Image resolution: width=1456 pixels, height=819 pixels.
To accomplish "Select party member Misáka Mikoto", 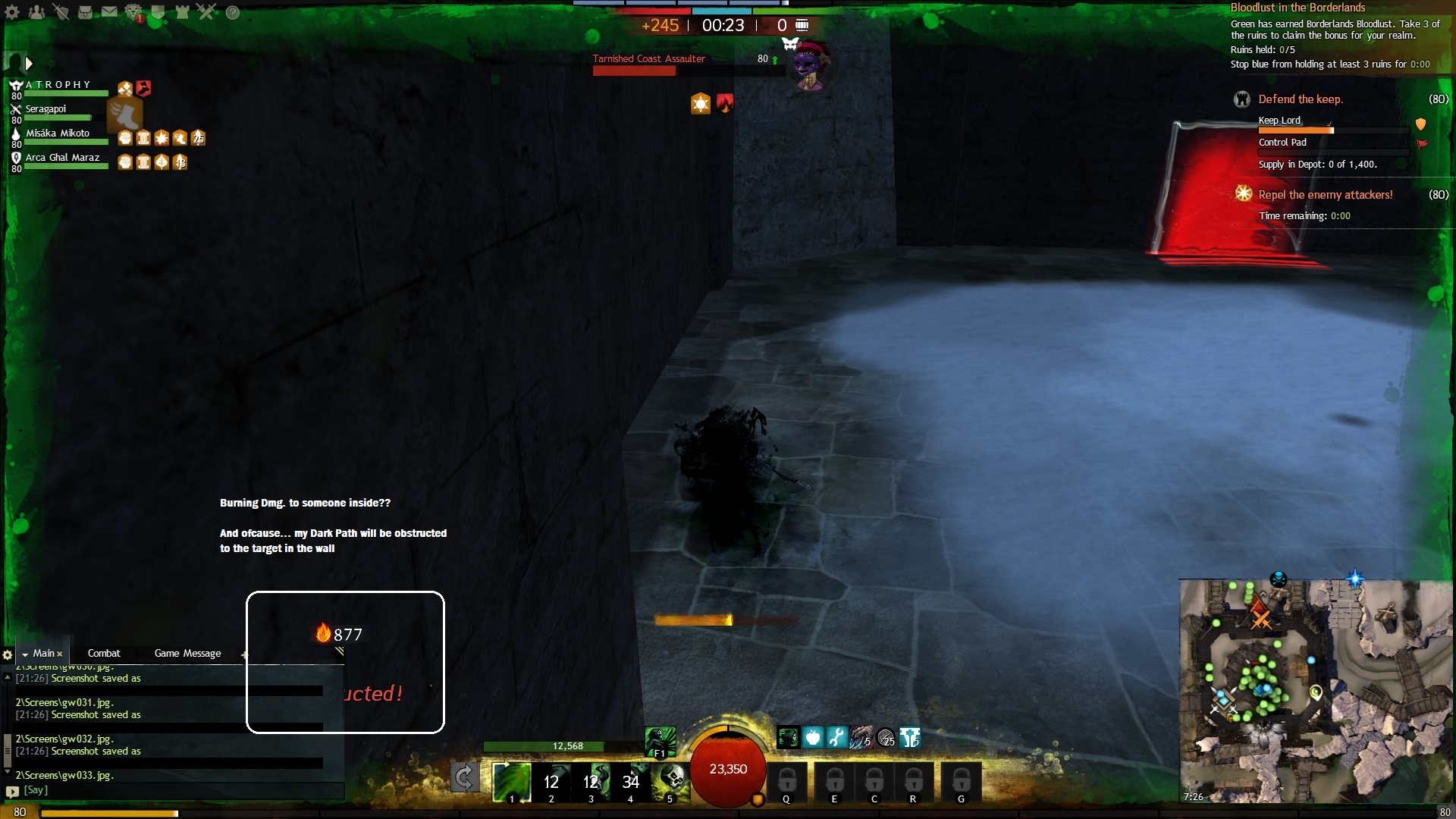I will click(58, 133).
